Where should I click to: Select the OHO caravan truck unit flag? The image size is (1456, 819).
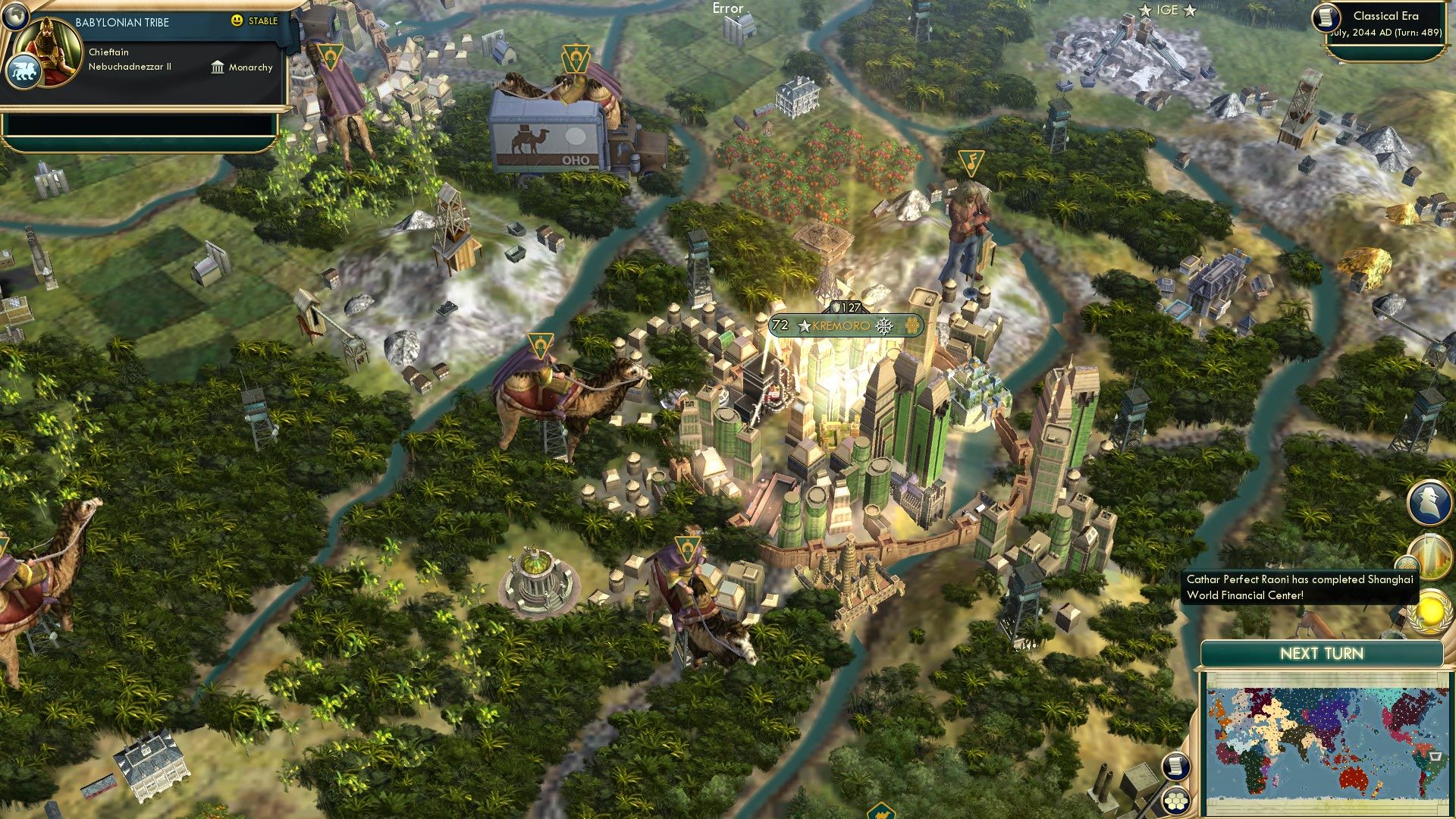(x=576, y=58)
